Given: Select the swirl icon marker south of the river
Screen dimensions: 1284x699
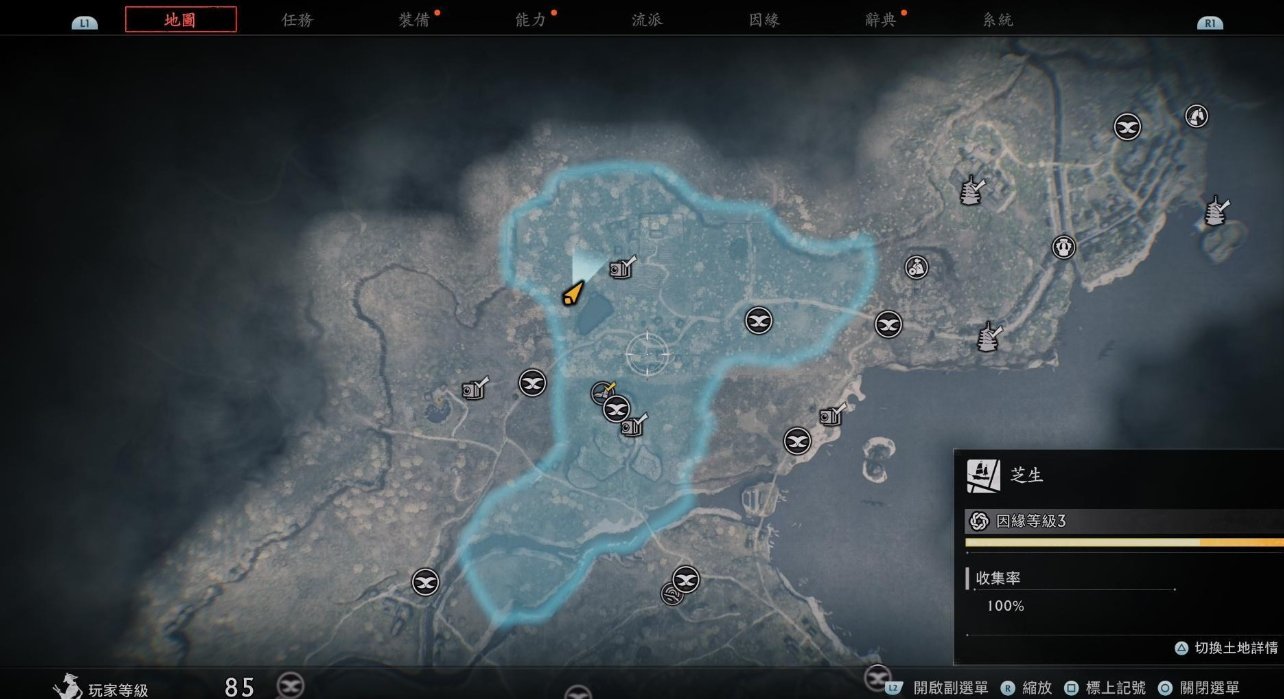Looking at the screenshot, I should pos(672,595).
